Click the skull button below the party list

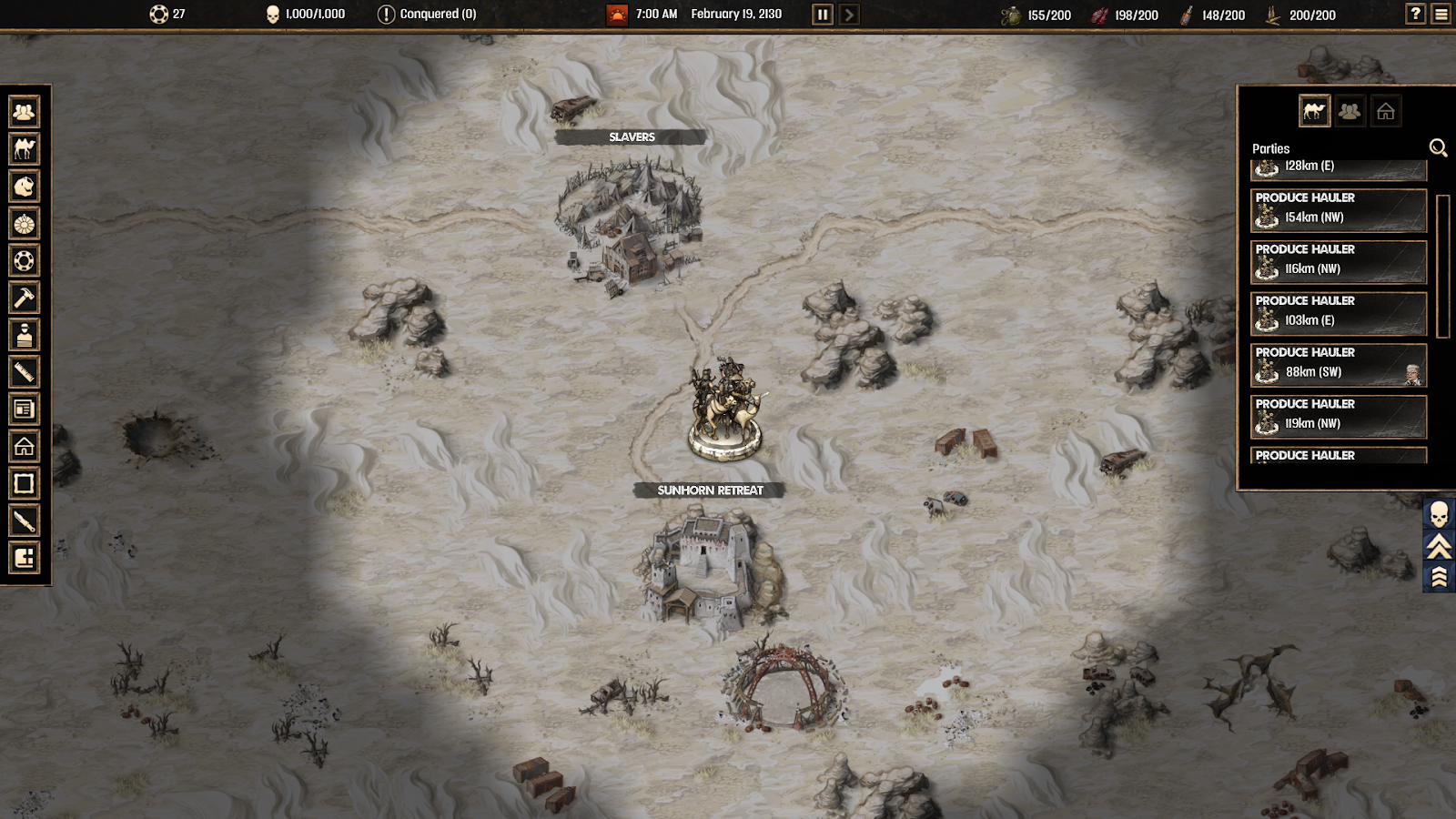click(1439, 515)
